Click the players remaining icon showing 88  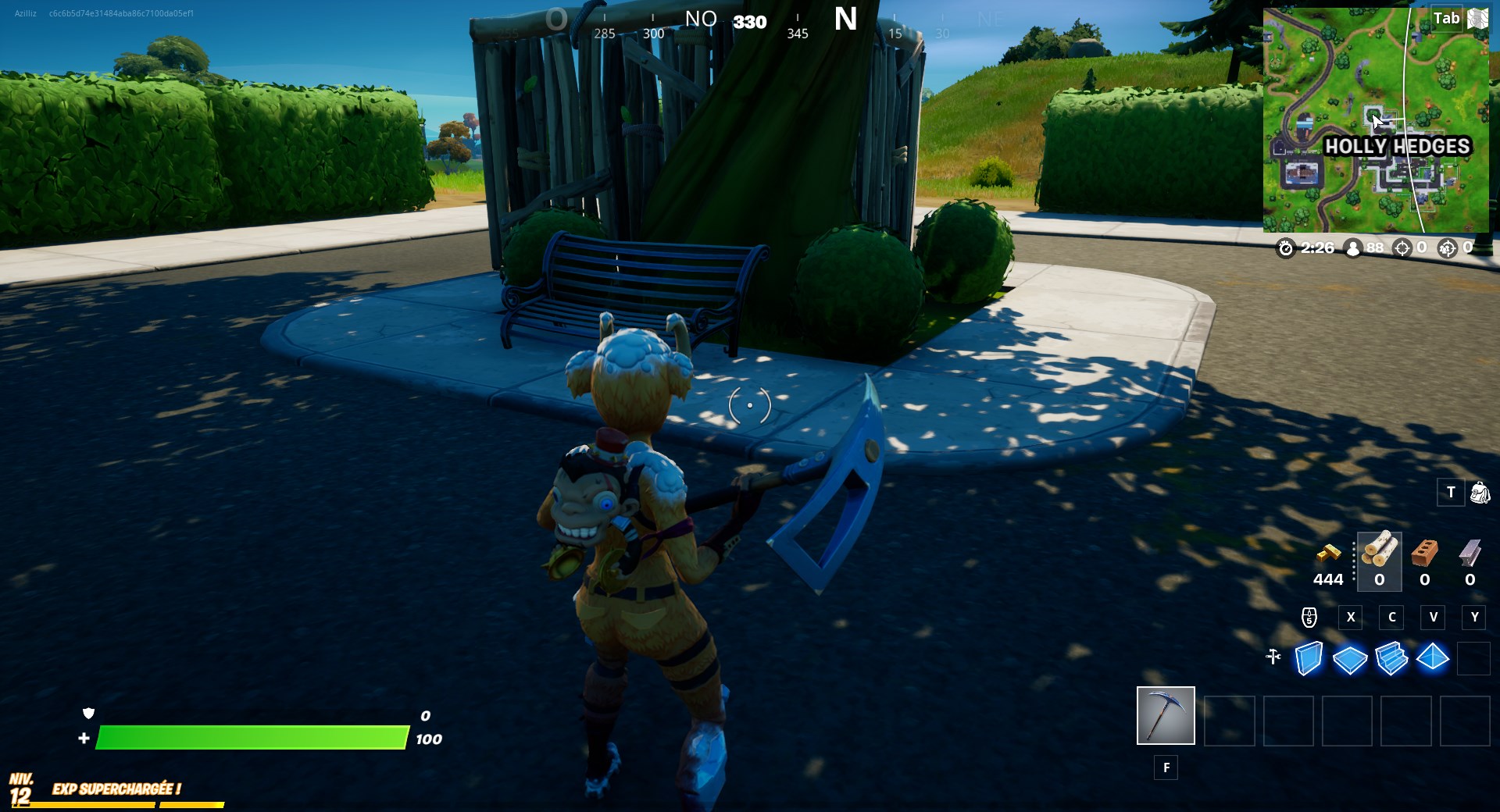(x=1353, y=248)
